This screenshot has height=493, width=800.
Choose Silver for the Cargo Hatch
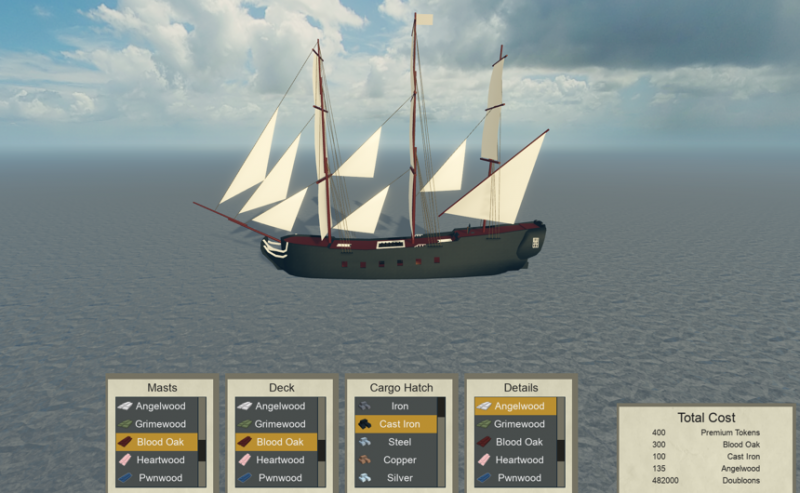pos(396,478)
